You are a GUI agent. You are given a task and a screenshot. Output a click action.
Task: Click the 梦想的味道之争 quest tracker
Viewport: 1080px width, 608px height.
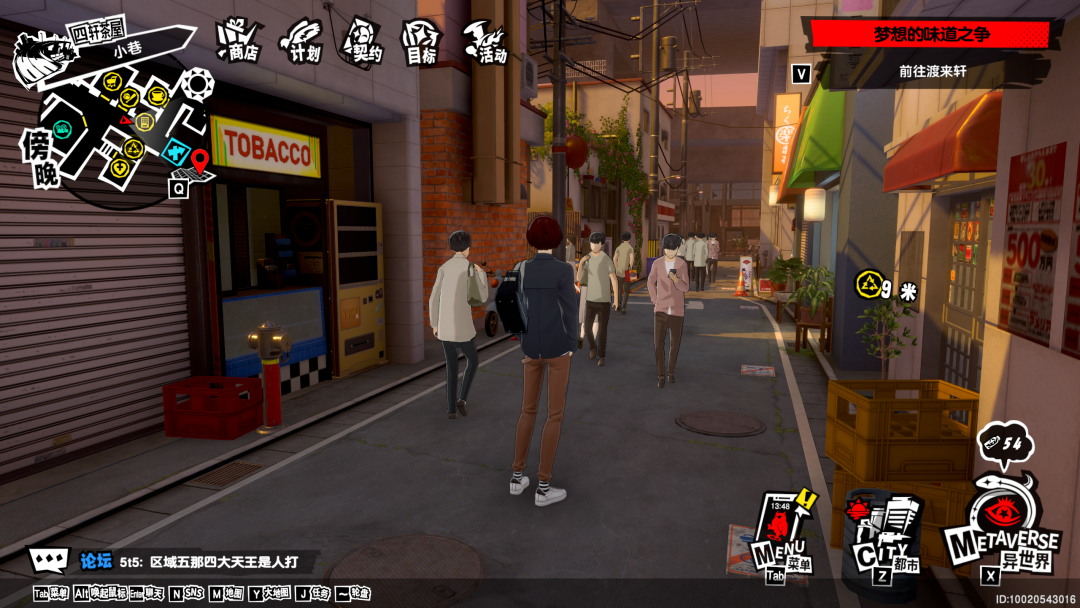pos(930,34)
